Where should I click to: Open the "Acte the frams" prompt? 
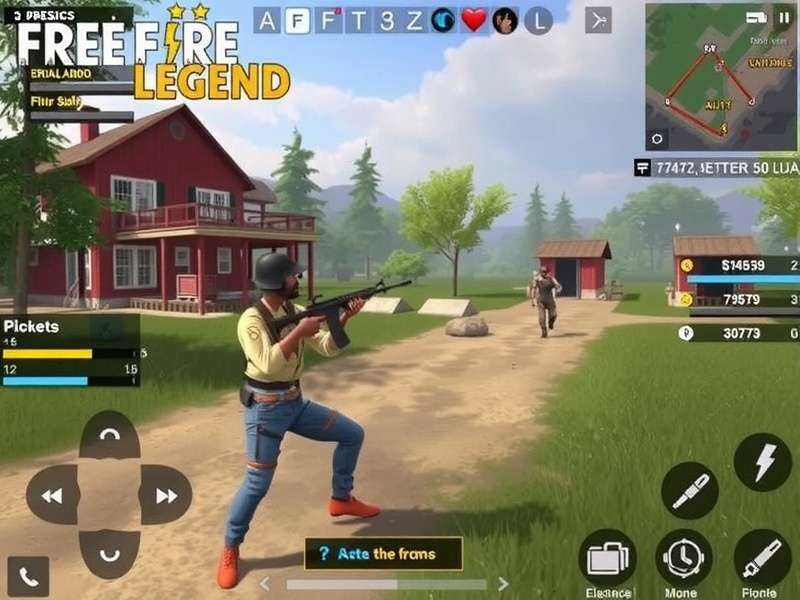point(383,553)
